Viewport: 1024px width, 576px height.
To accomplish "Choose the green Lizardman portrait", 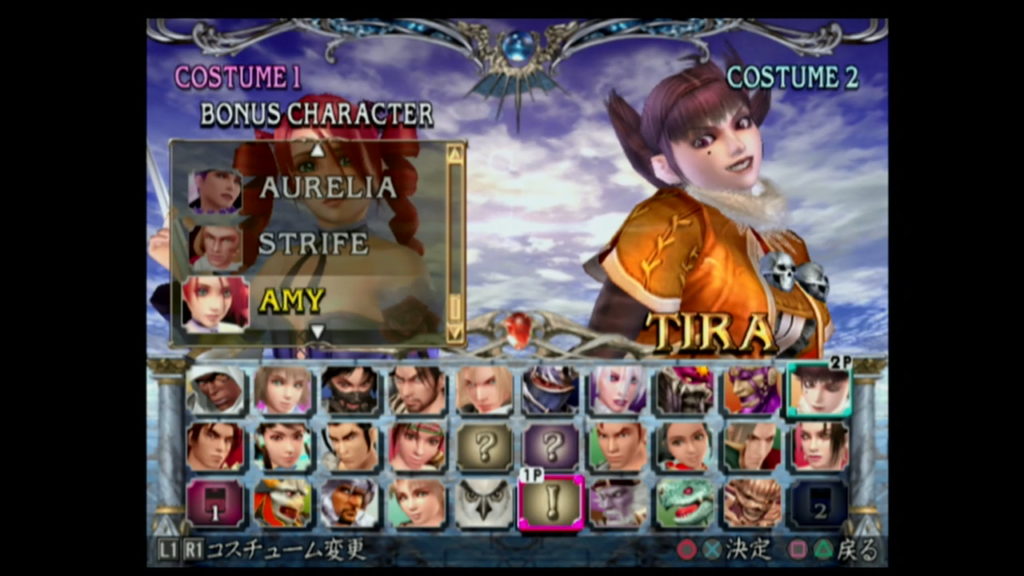I will pos(685,502).
